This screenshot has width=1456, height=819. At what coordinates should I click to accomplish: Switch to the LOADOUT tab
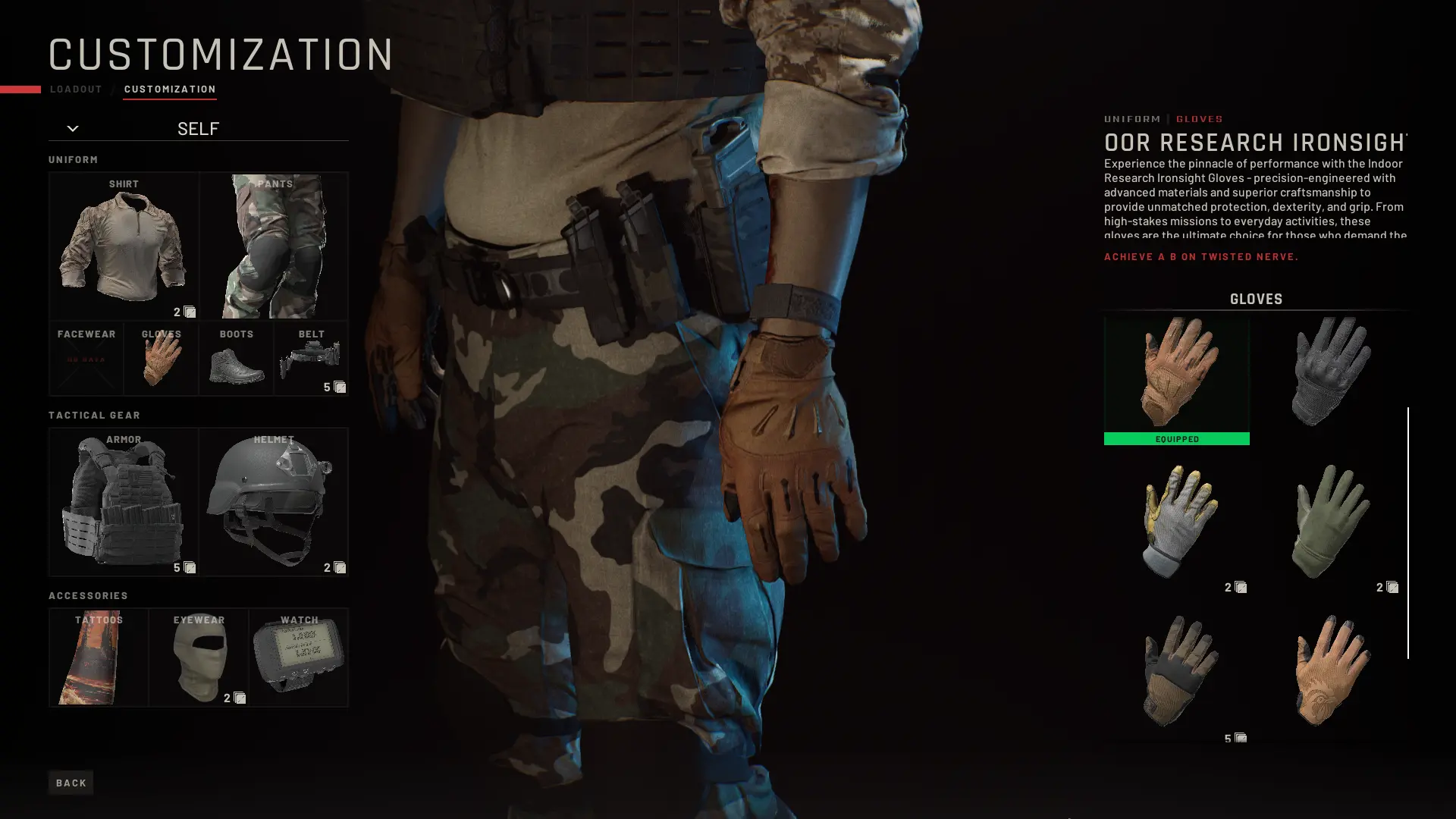pyautogui.click(x=75, y=89)
